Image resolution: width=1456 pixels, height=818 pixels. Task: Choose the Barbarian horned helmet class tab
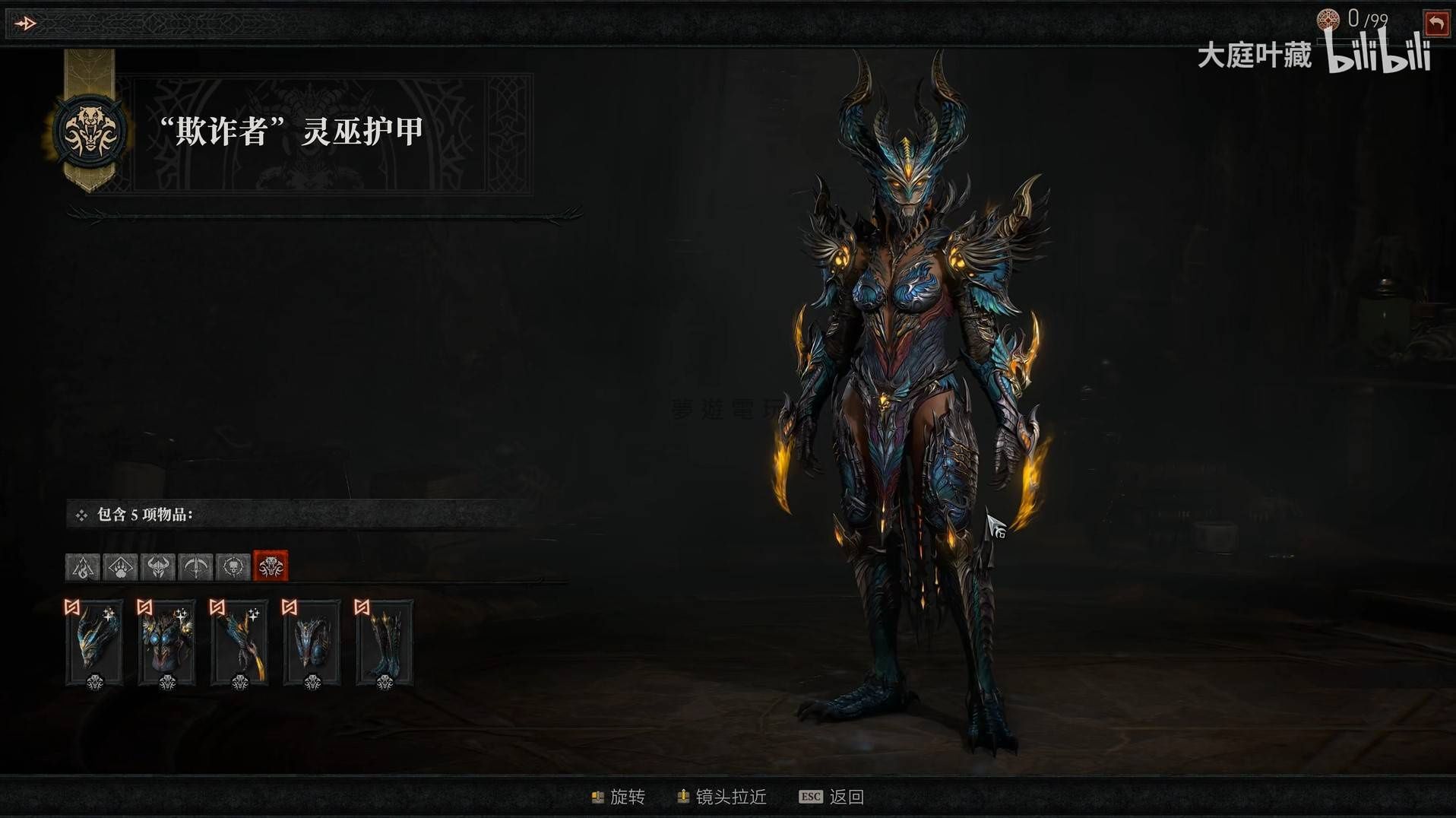158,567
